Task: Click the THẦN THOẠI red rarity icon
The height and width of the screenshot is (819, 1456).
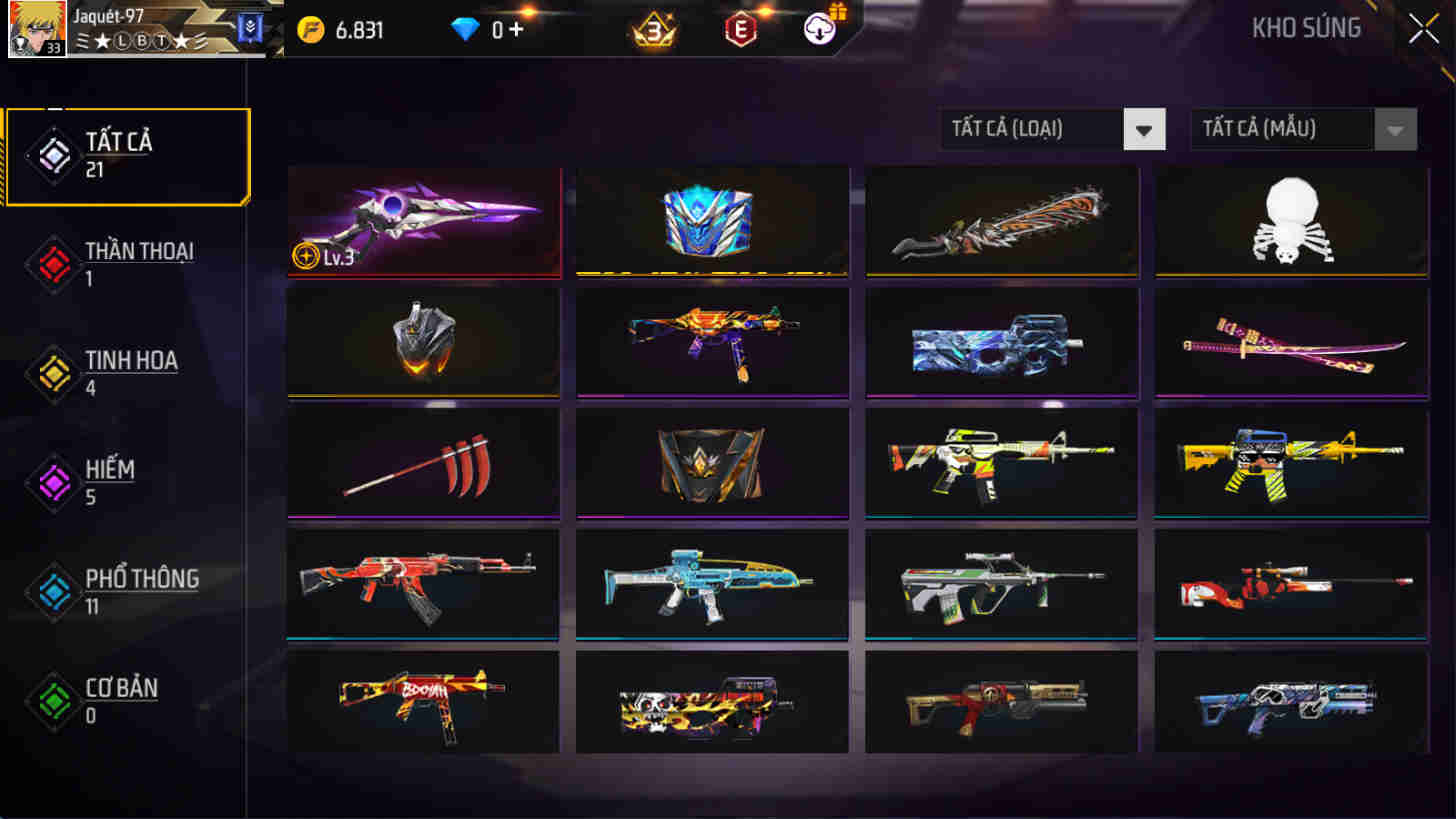Action: click(x=52, y=263)
